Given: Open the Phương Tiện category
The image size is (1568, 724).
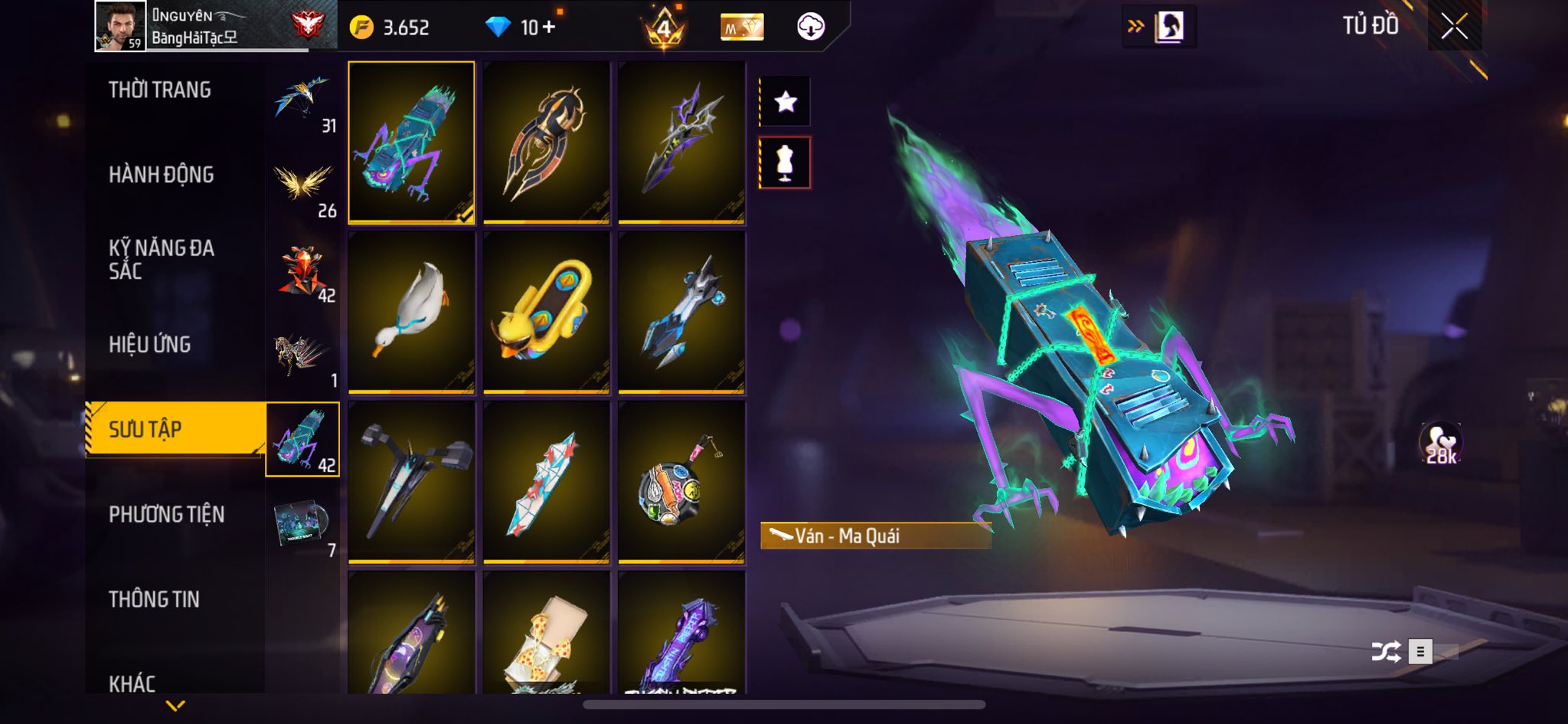Looking at the screenshot, I should click(x=167, y=514).
